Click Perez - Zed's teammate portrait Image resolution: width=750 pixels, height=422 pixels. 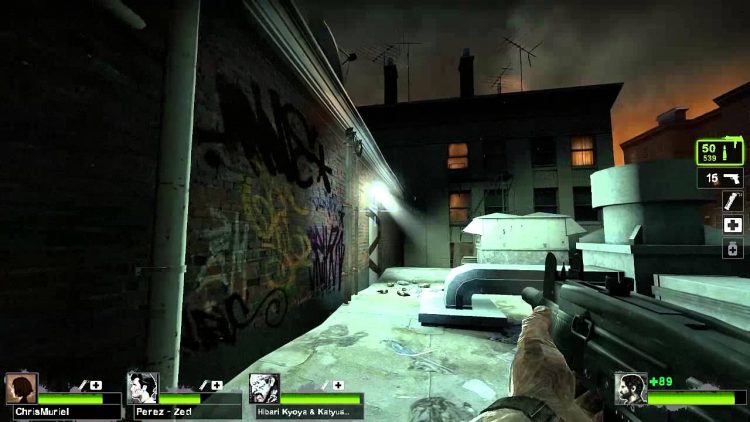pyautogui.click(x=142, y=387)
